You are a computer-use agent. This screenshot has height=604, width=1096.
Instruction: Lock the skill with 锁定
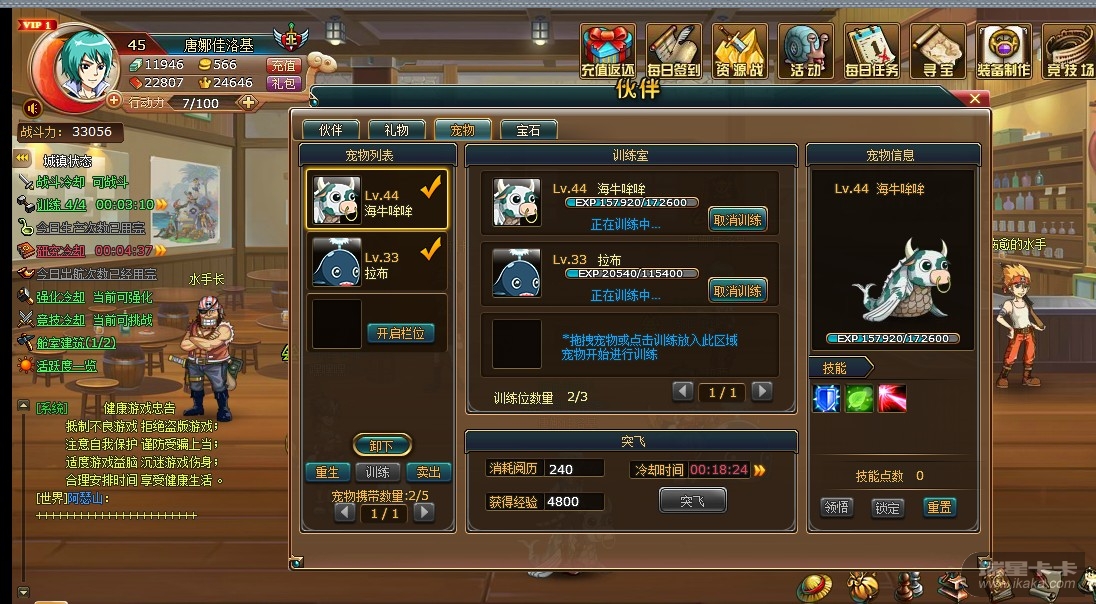coord(887,507)
